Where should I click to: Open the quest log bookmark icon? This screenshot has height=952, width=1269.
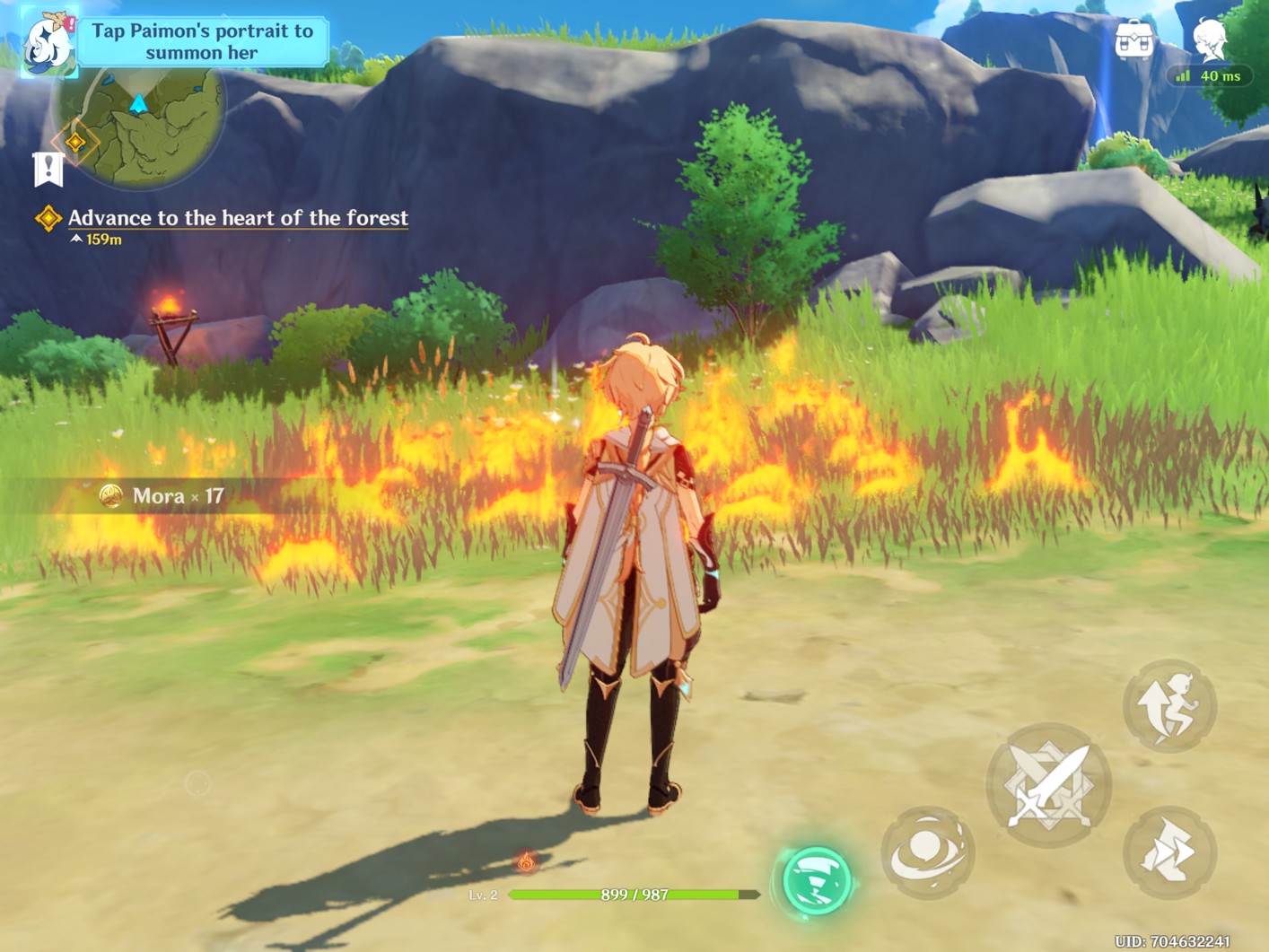[48, 169]
